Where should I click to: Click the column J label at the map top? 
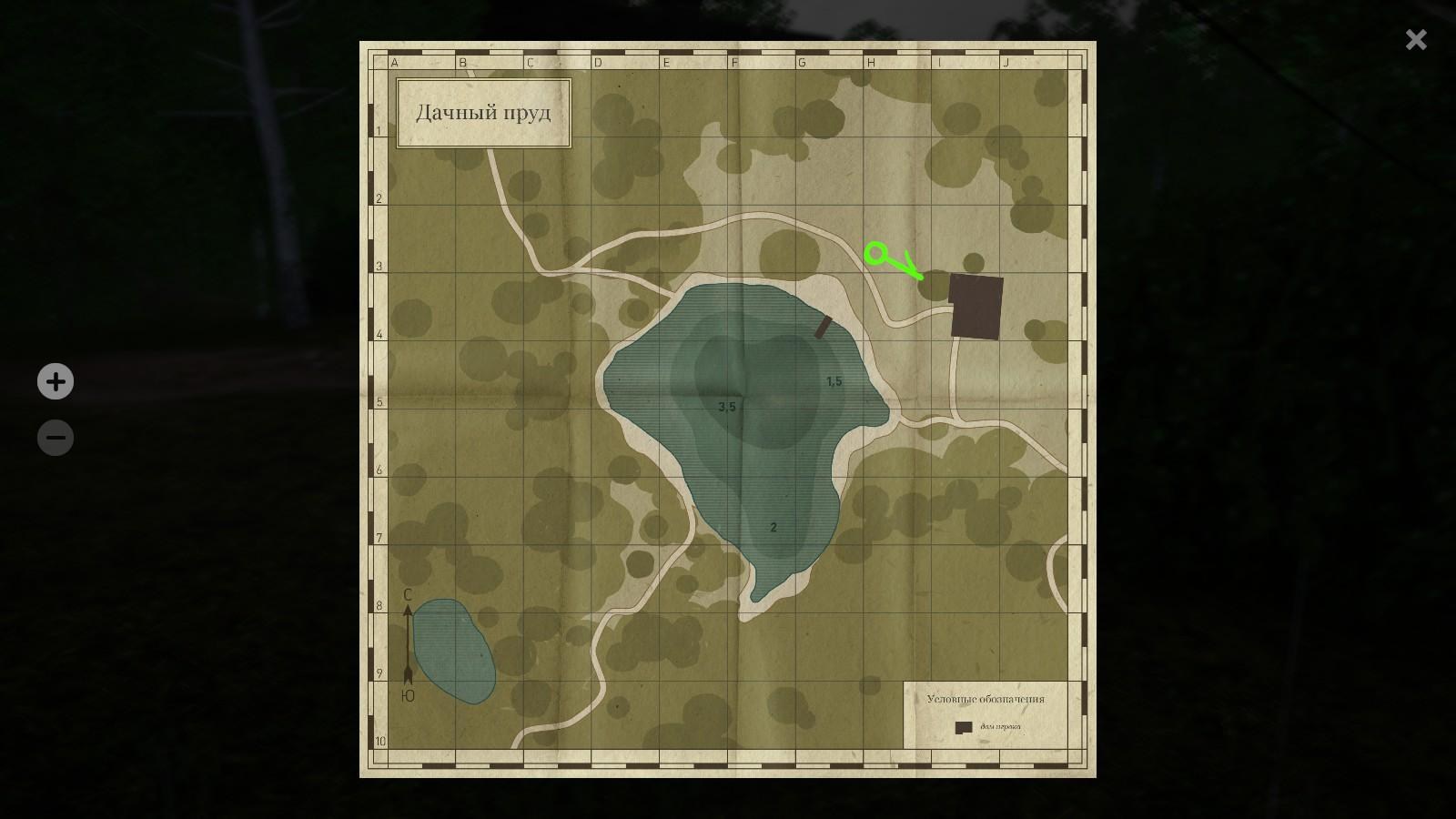point(1006,63)
